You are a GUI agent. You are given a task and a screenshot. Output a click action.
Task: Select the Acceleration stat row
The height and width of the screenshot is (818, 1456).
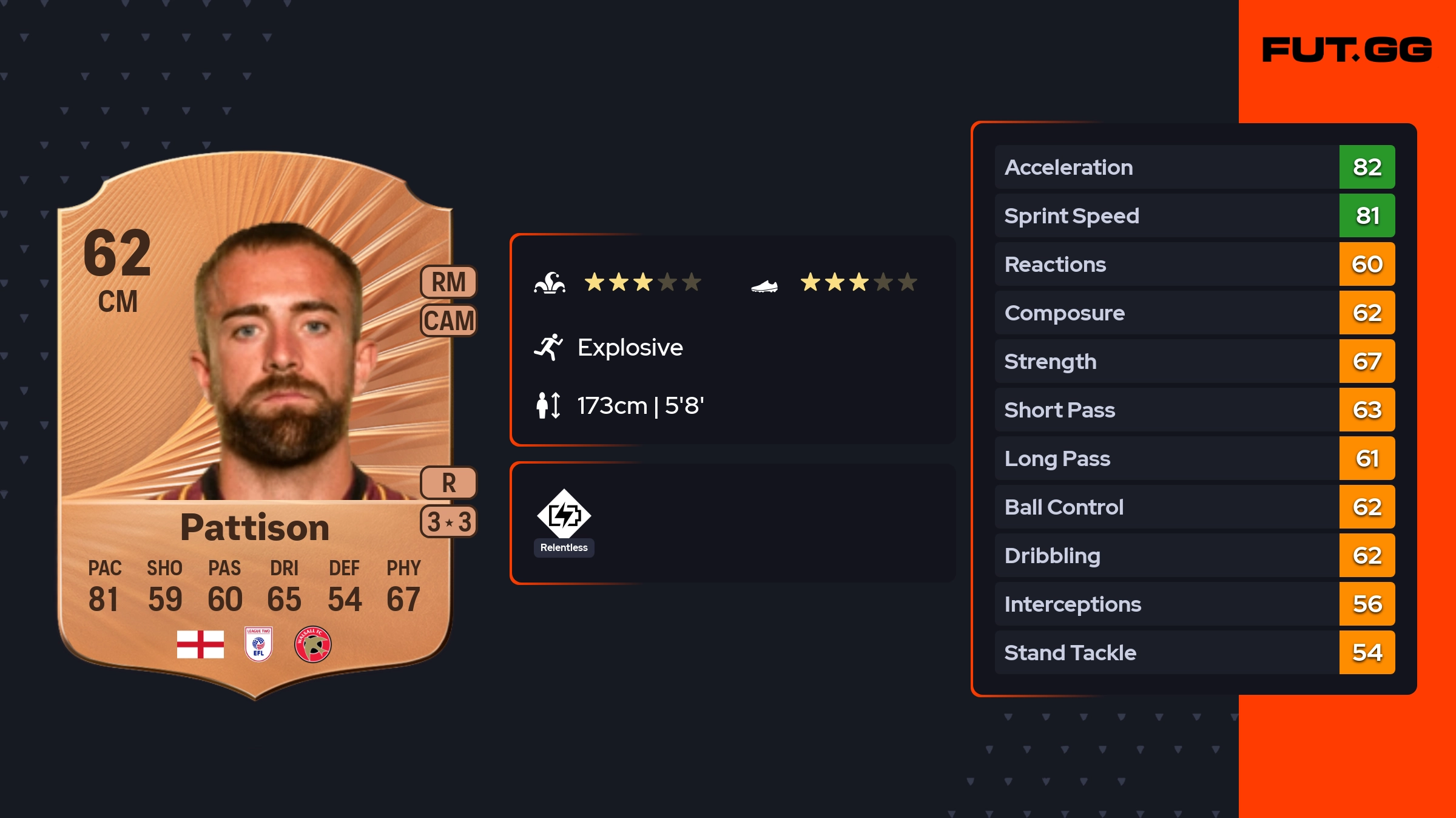1194,167
